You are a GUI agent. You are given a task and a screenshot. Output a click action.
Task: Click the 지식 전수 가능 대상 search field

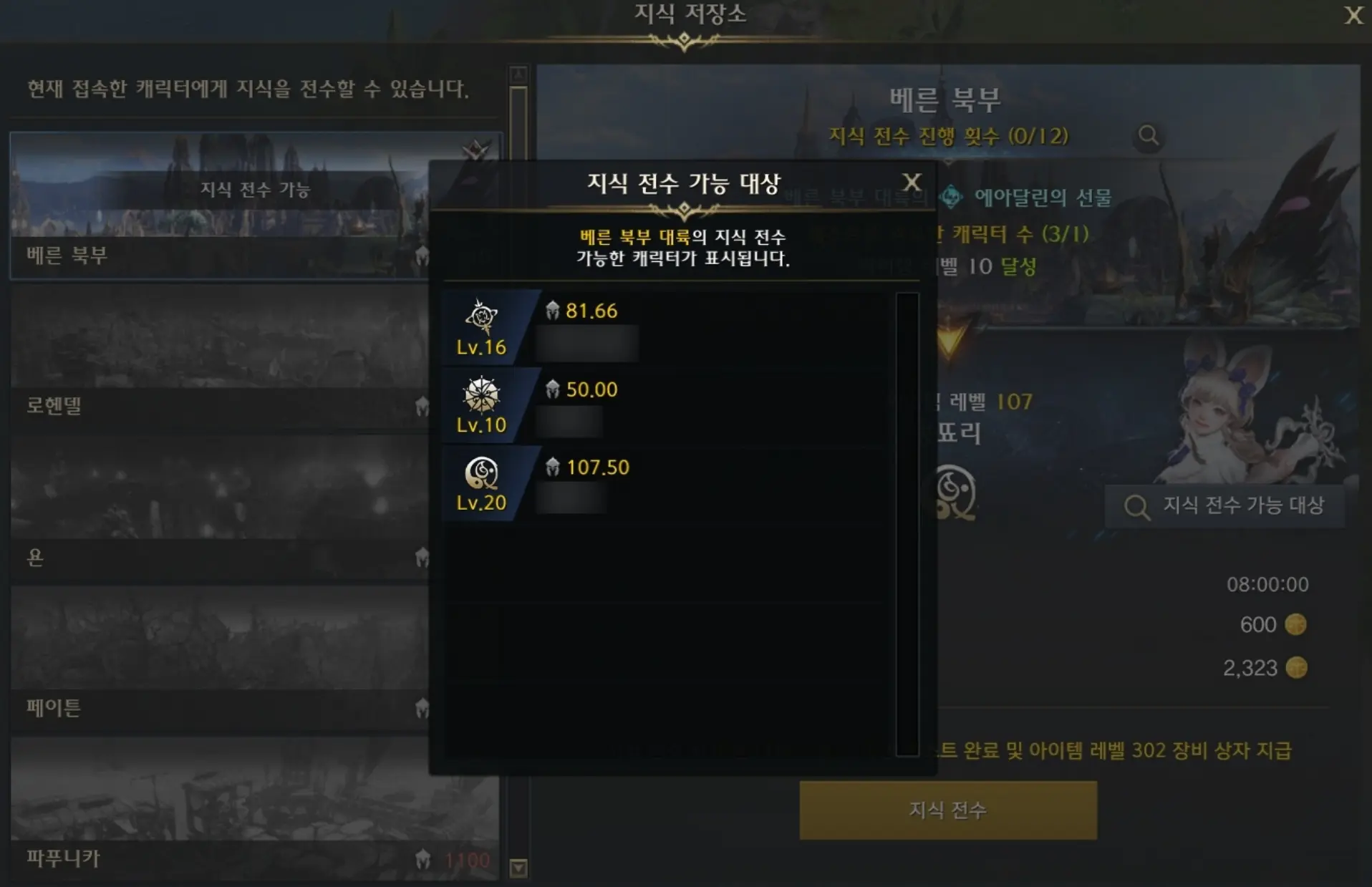tap(1224, 506)
